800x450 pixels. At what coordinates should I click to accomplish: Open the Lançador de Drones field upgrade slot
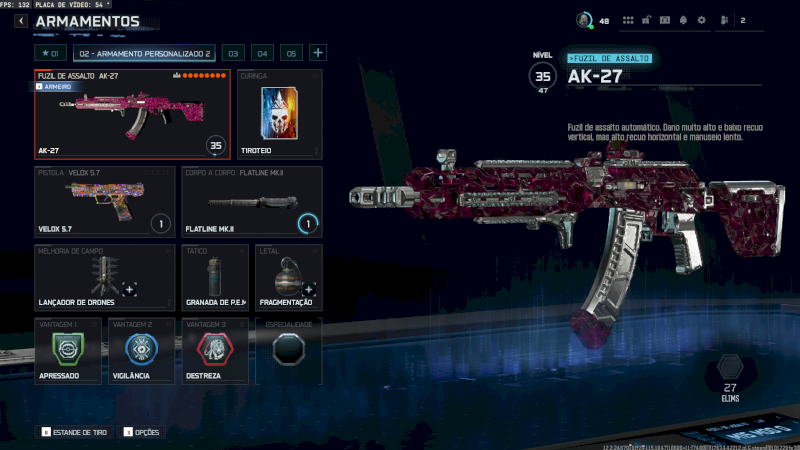click(x=104, y=277)
